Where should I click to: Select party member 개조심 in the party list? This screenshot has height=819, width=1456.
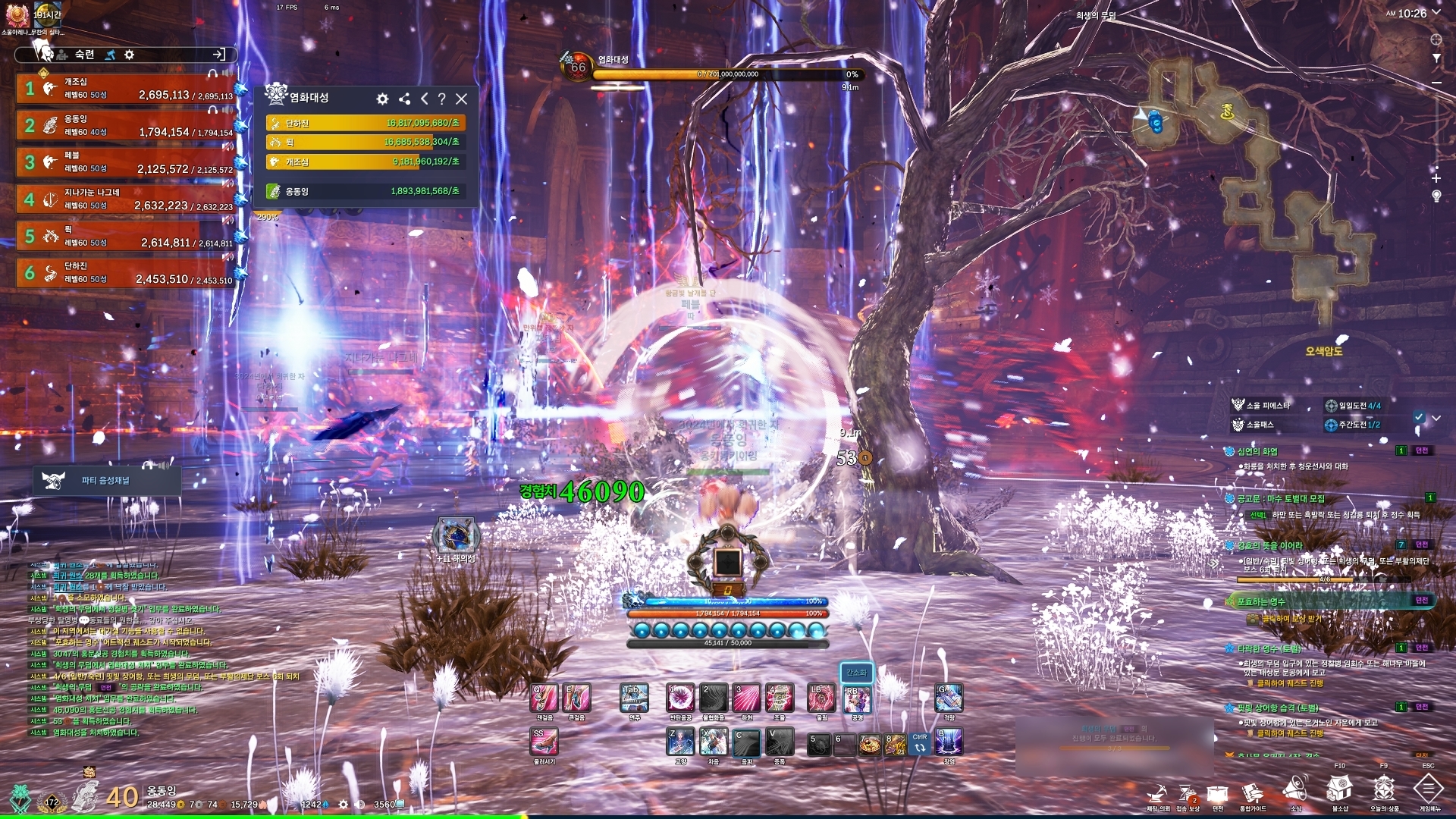click(125, 89)
